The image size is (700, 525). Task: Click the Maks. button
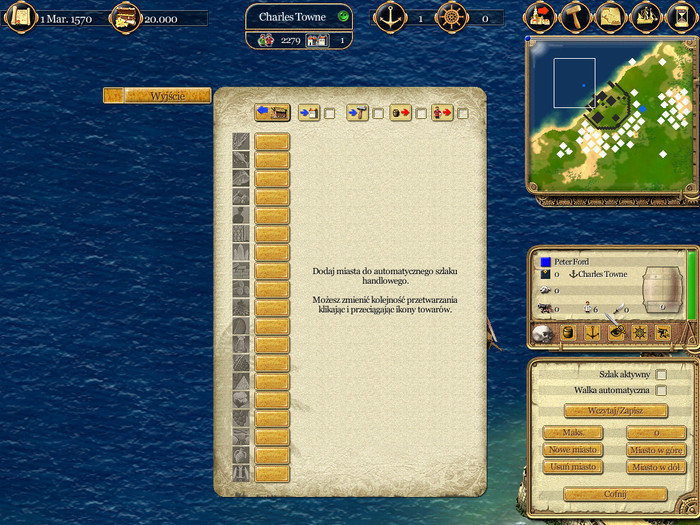coord(572,433)
